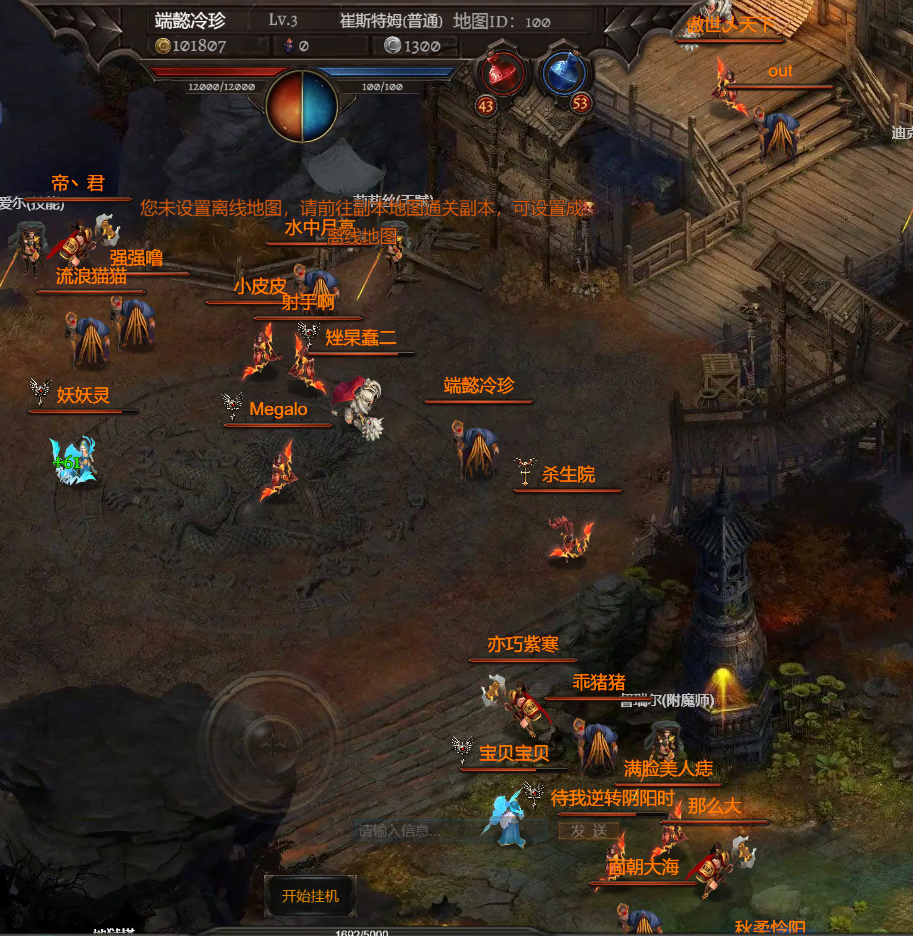The image size is (913, 936).
Task: Open the red-blue orb in the top bar
Action: coord(303,104)
